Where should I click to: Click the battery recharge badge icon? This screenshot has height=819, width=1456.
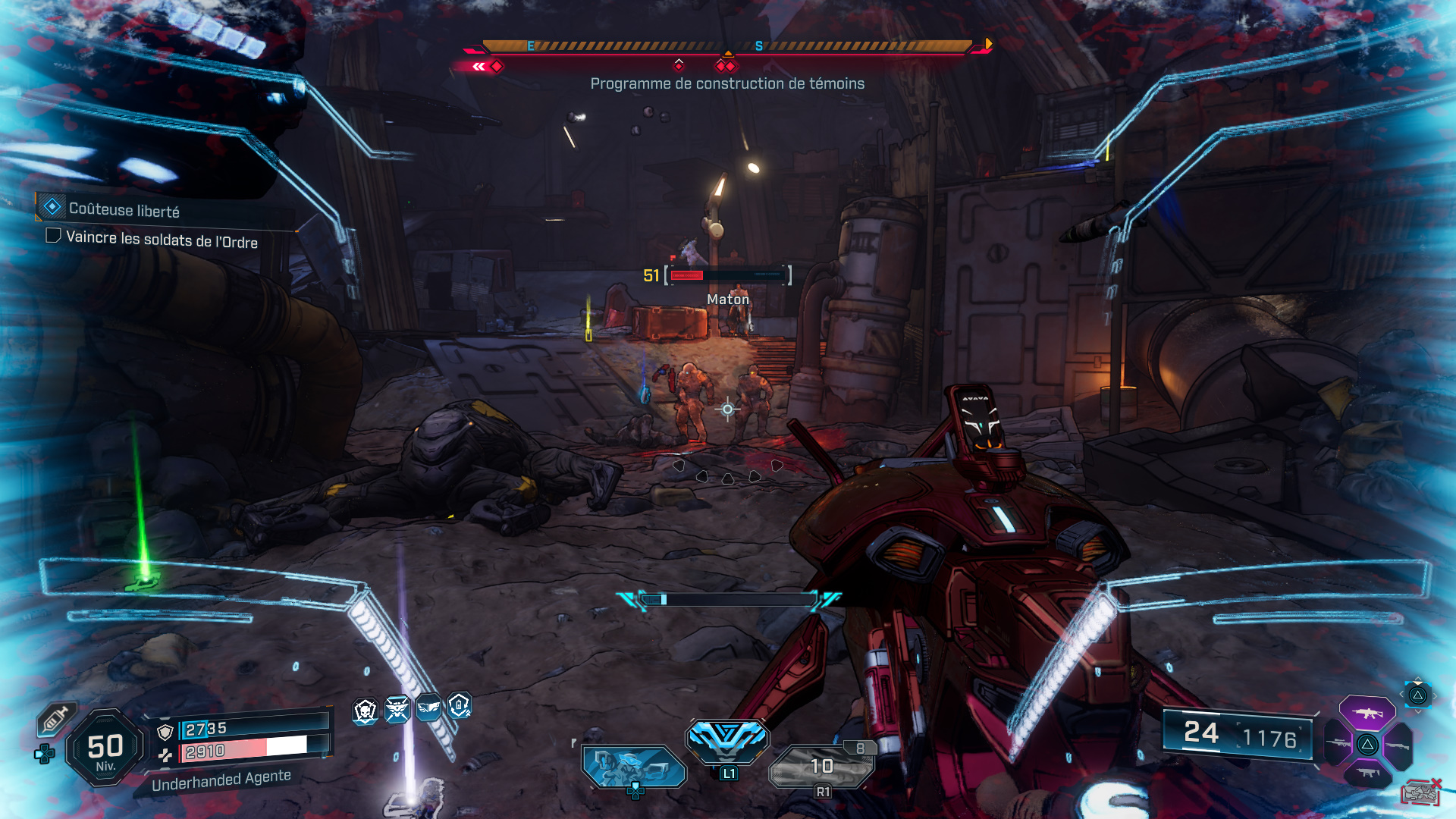459,708
